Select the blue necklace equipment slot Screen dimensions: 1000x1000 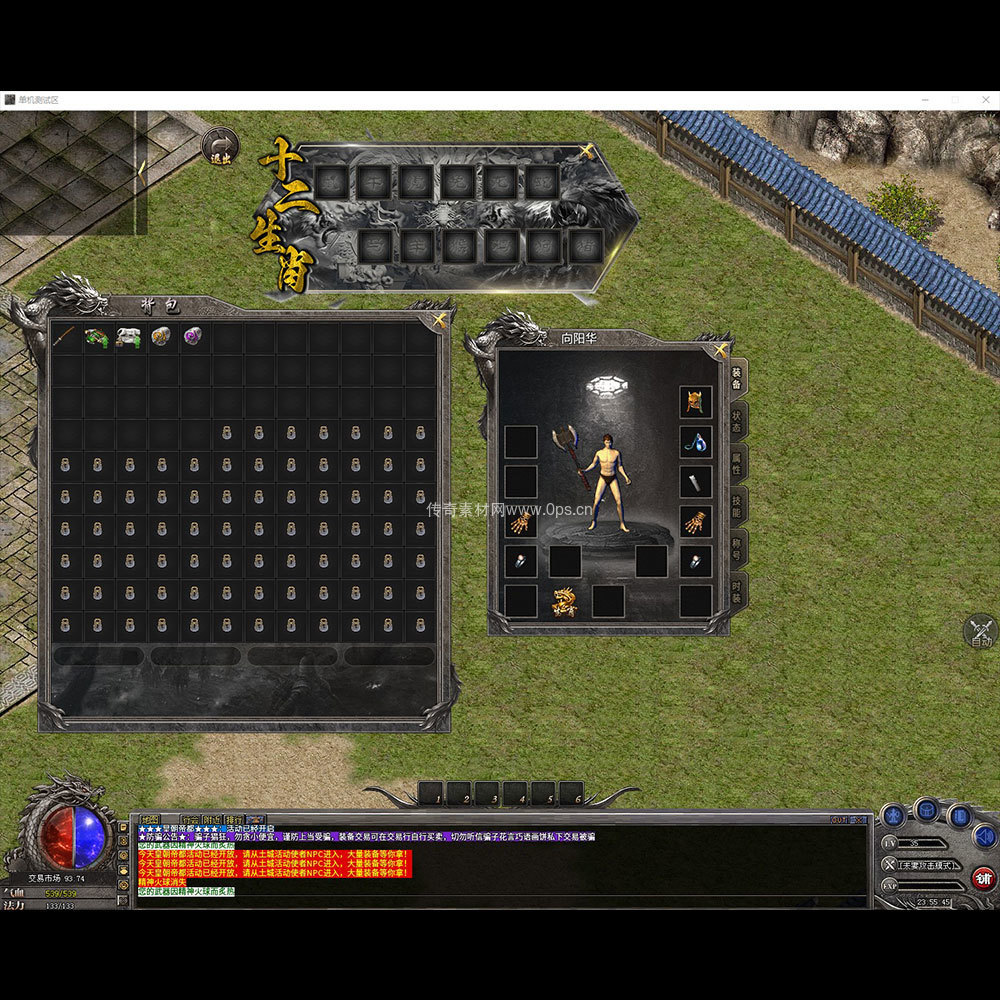coord(696,441)
